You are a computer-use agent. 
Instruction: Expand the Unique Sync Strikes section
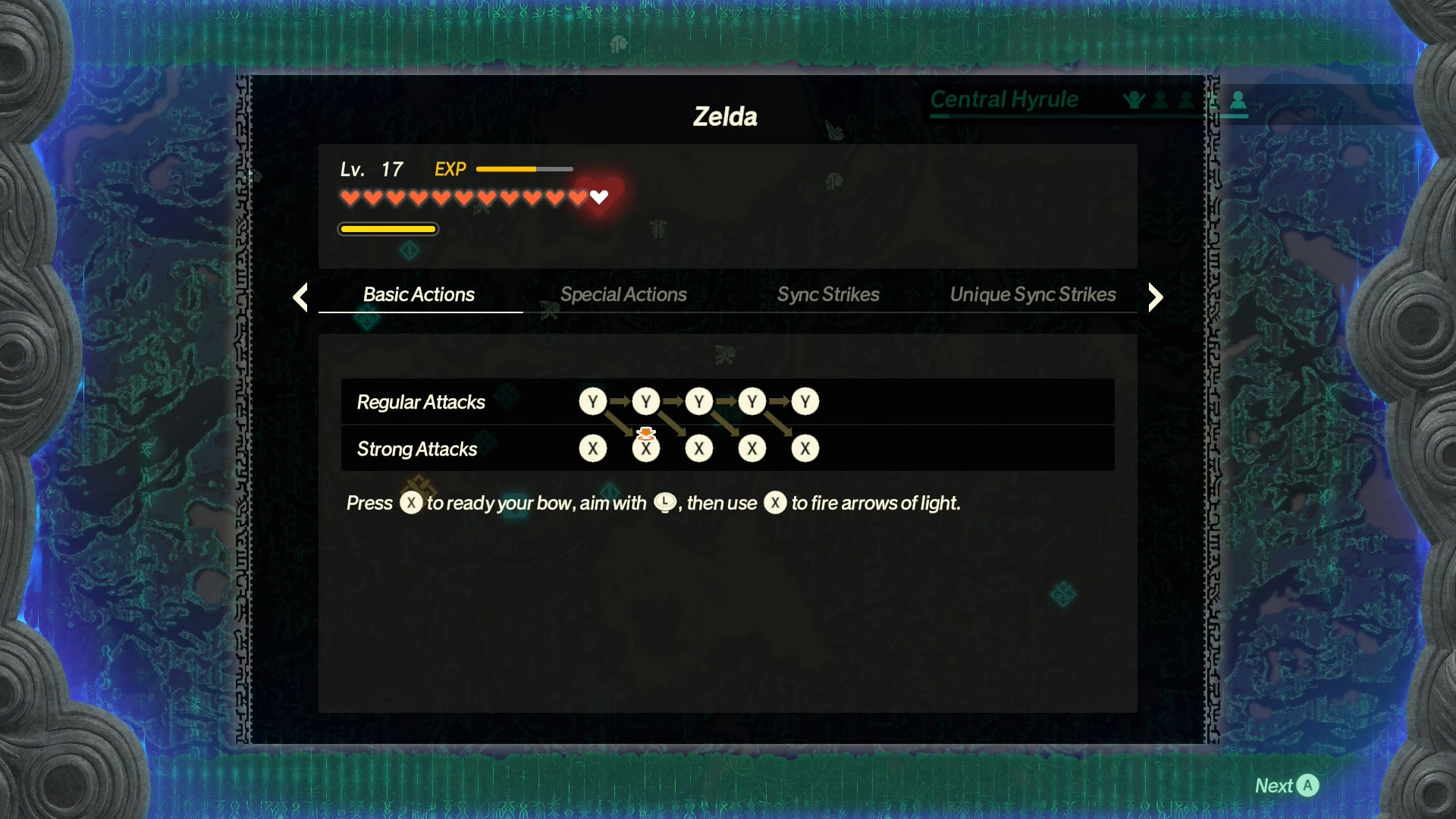[1034, 295]
